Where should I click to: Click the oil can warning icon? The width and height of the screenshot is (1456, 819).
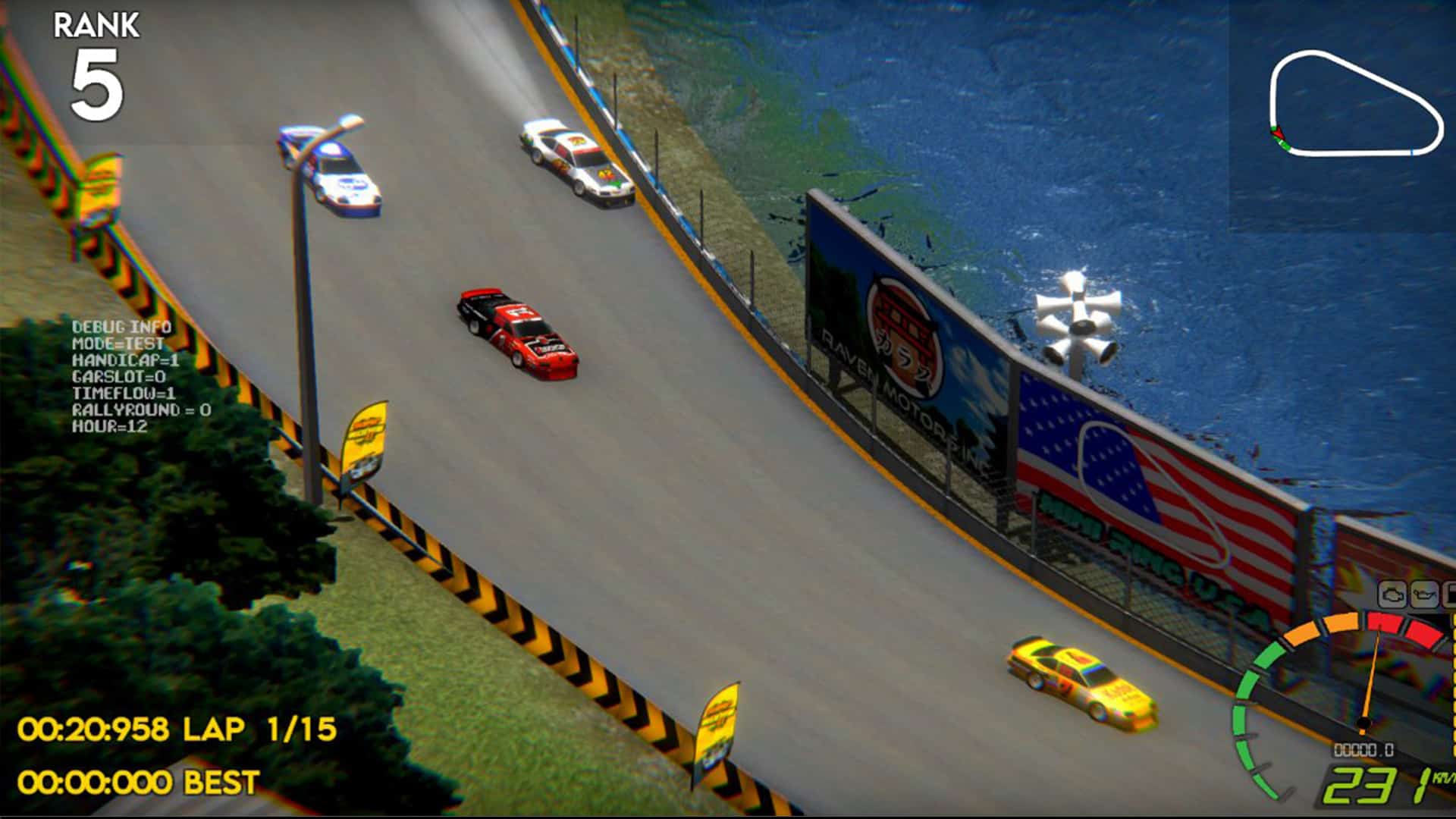(1423, 594)
